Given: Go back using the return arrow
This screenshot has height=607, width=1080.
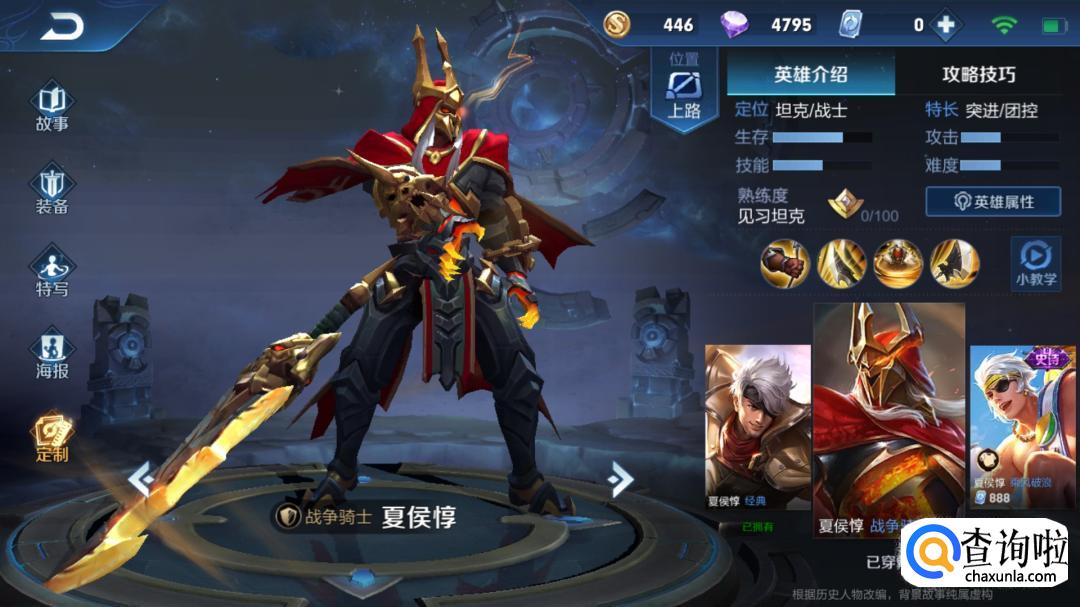Looking at the screenshot, I should click(62, 28).
